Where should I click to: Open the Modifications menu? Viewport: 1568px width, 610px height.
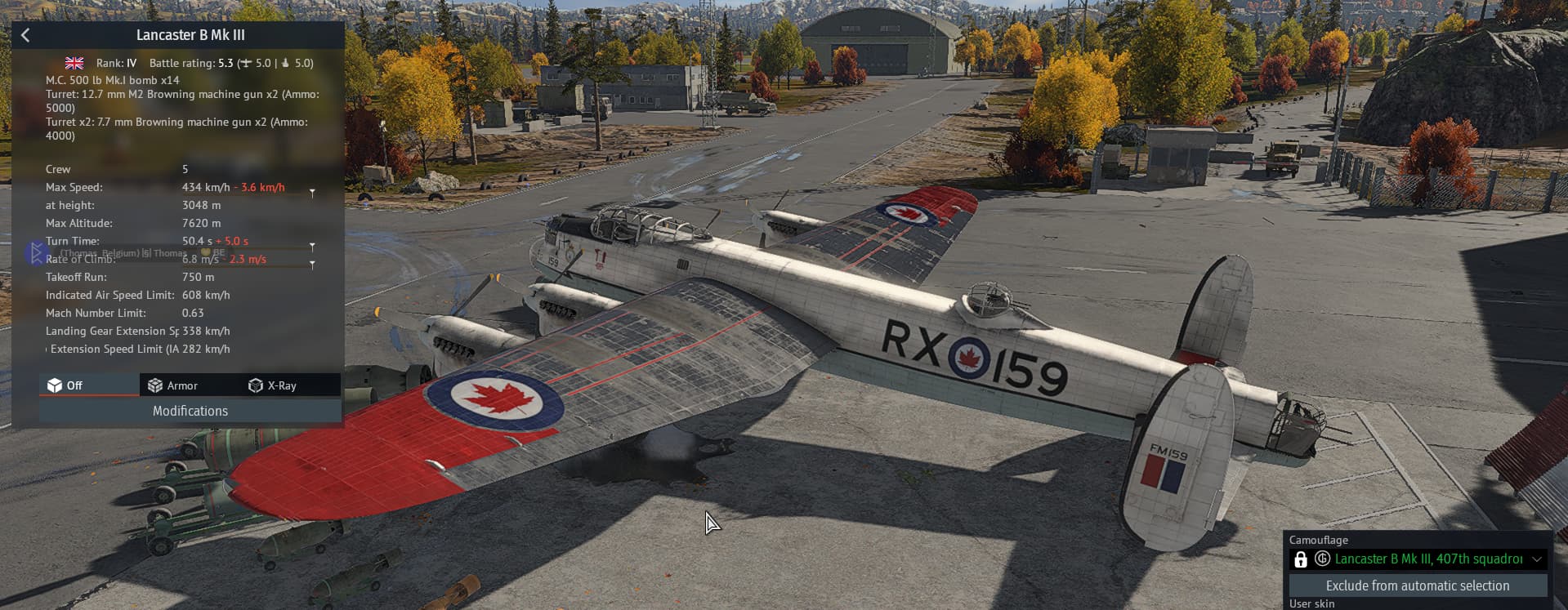(x=190, y=411)
